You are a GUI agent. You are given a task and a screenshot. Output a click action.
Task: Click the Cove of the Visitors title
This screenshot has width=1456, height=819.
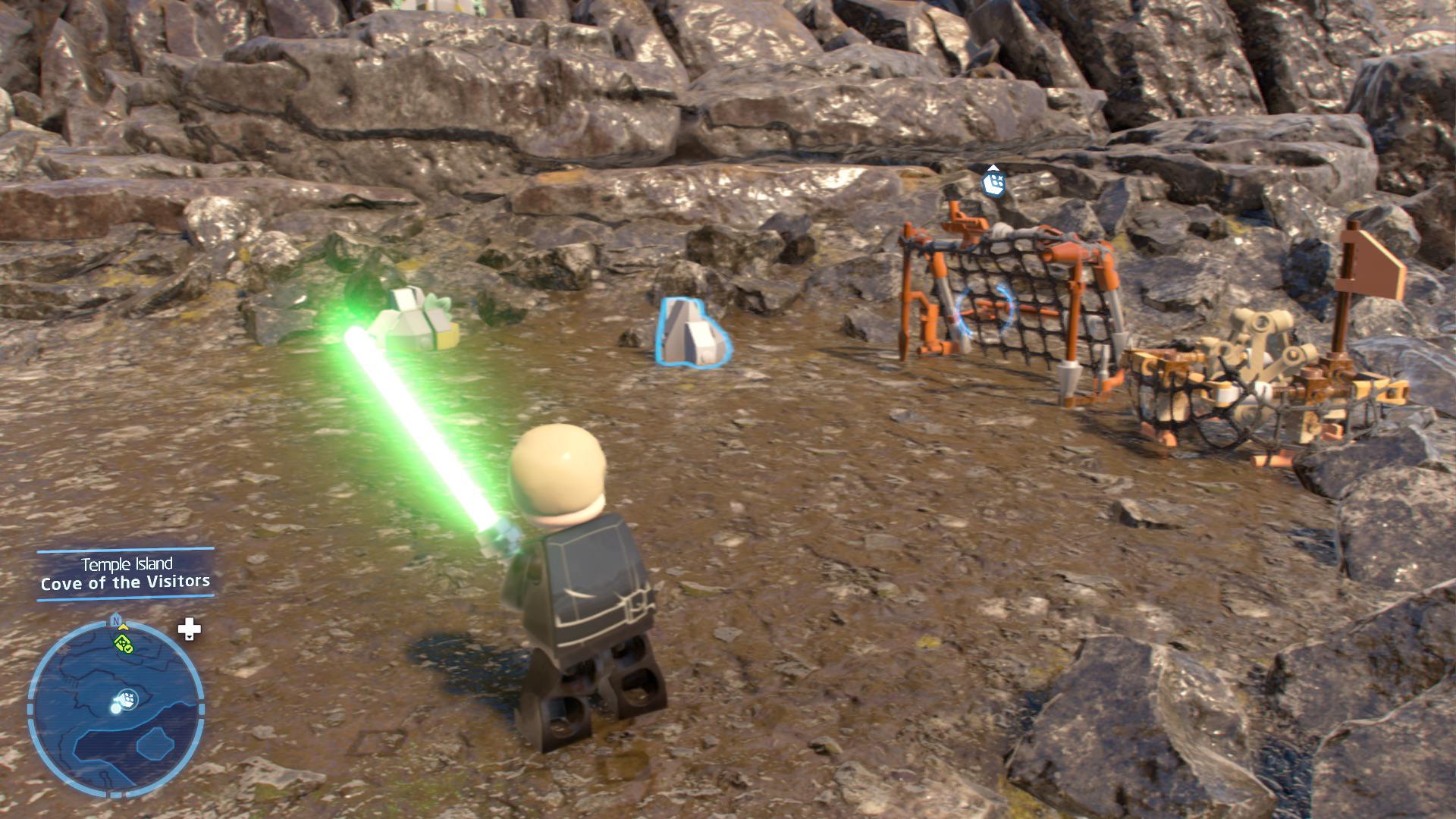[x=126, y=582]
